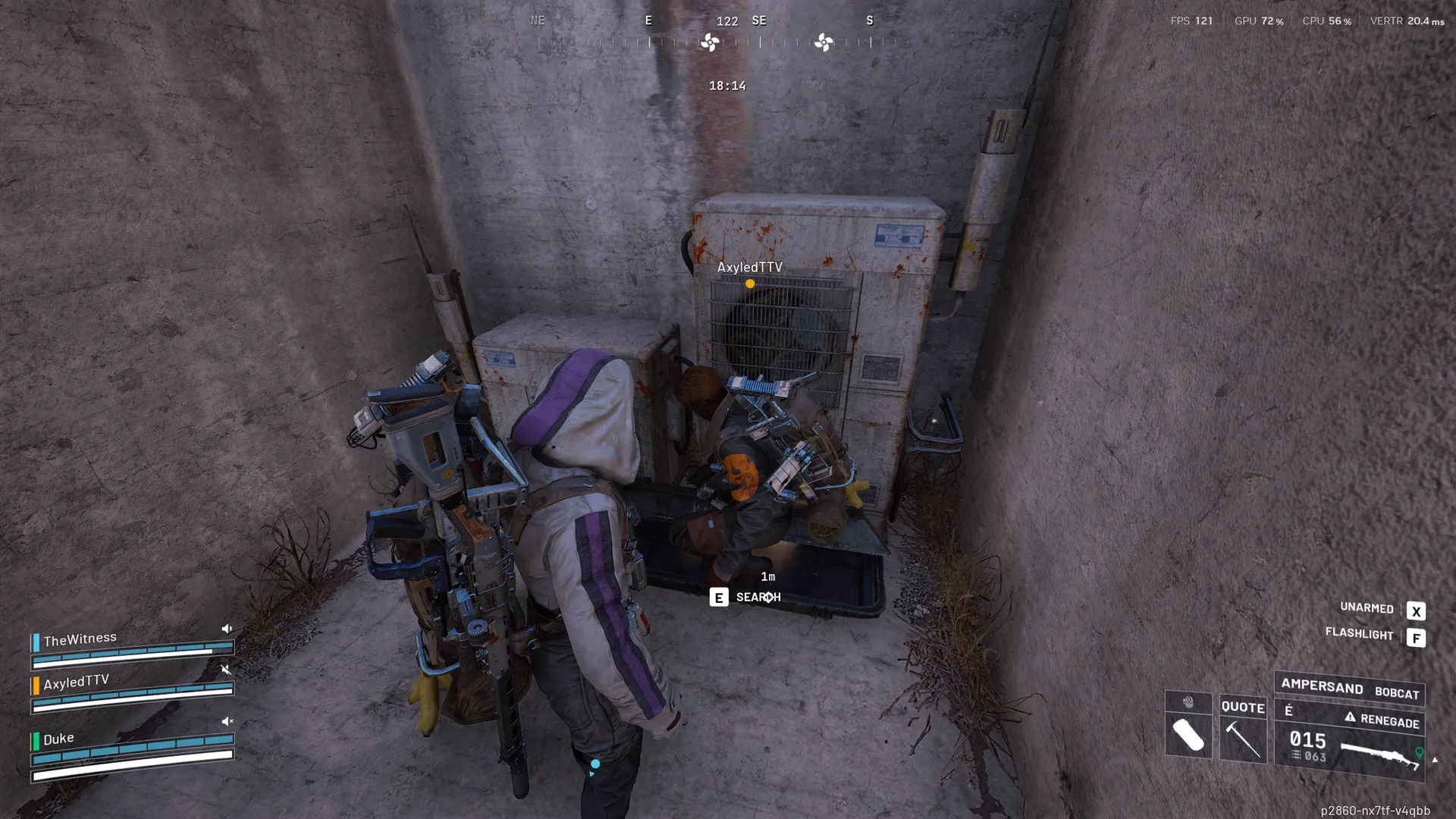Select TheWitness in the squad list

pyautogui.click(x=80, y=639)
